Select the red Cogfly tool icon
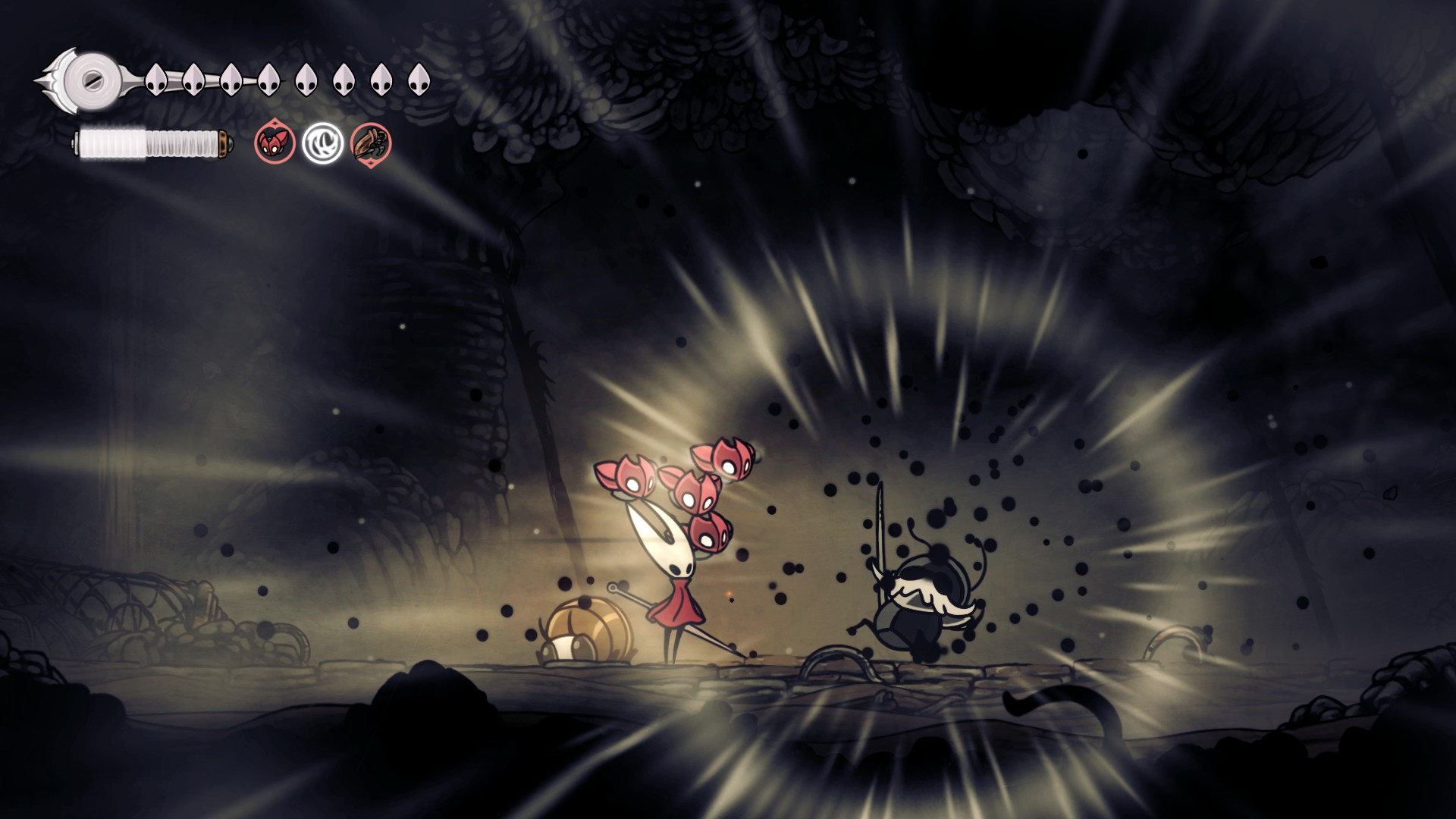This screenshot has height=819, width=1456. click(275, 143)
